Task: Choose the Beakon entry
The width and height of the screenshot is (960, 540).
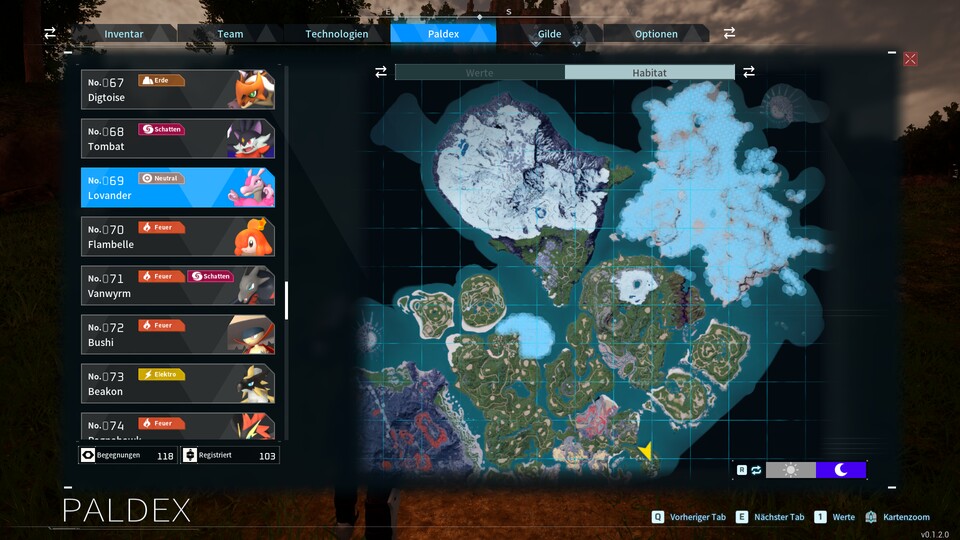Action: [x=178, y=383]
